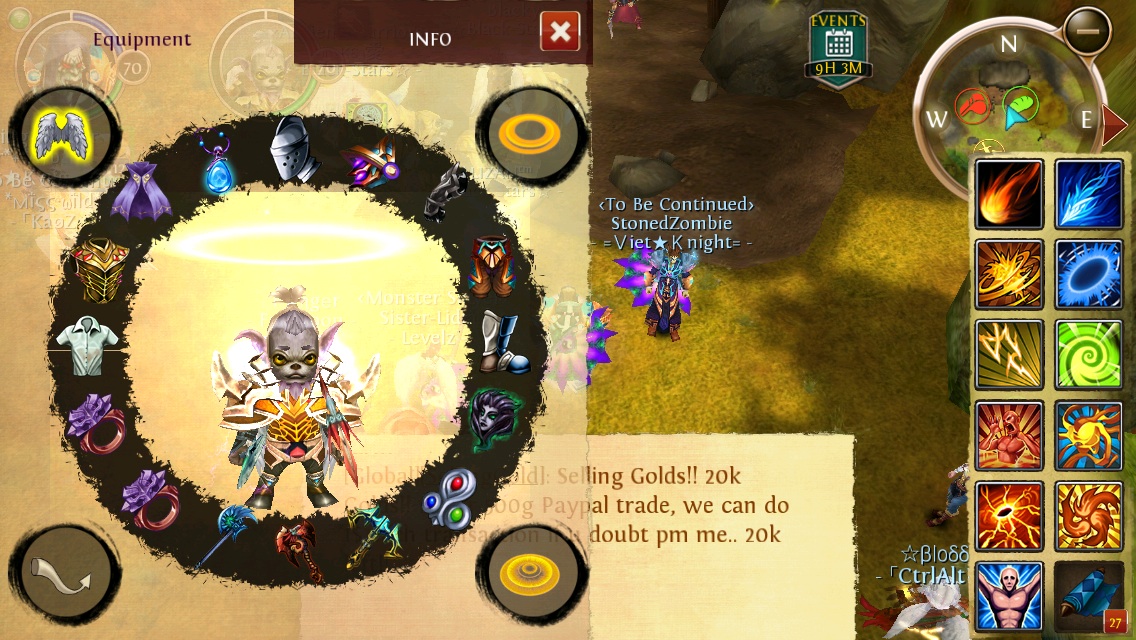Activate the yellow lightning bolts skill
The width and height of the screenshot is (1136, 640).
point(1009,355)
